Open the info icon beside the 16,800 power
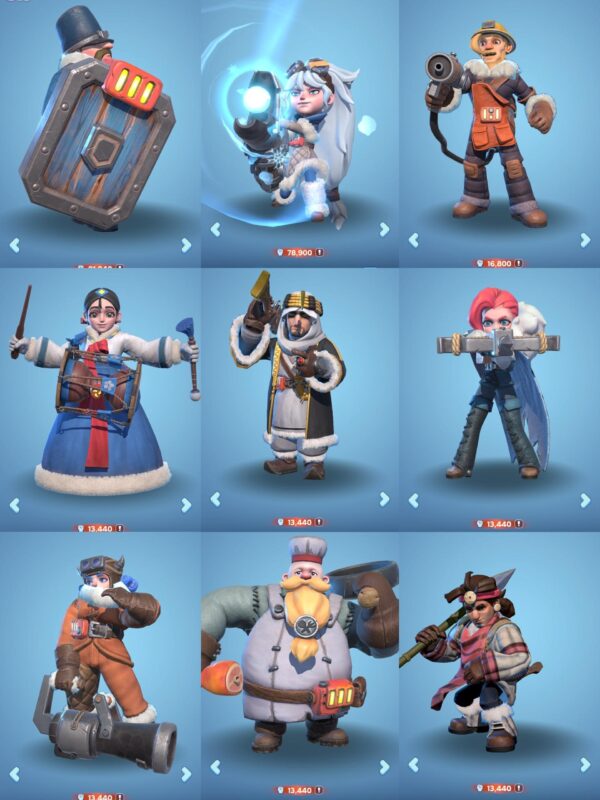Viewport: 600px width, 800px height. point(521,264)
